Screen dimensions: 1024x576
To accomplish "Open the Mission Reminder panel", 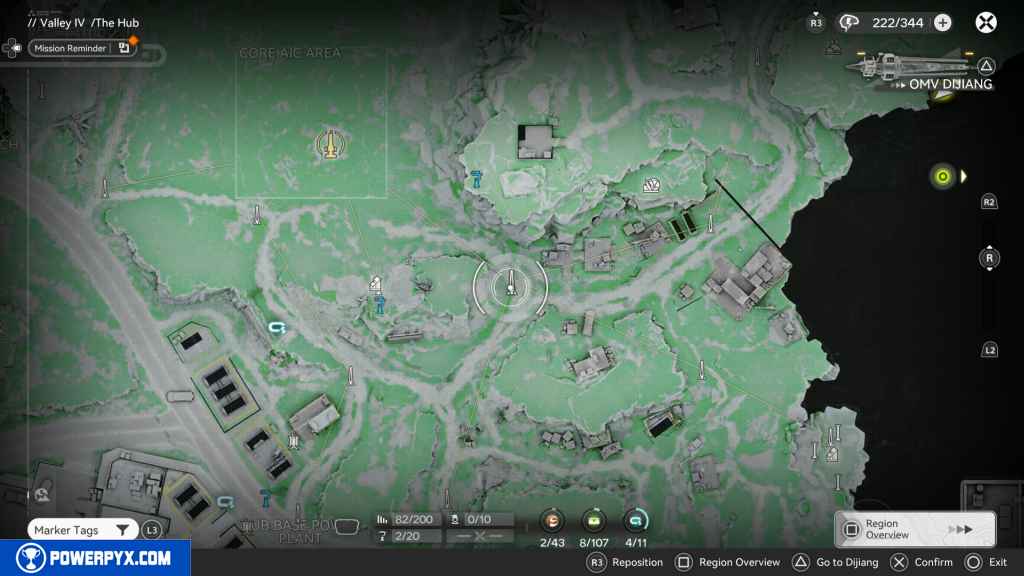I will pyautogui.click(x=82, y=47).
